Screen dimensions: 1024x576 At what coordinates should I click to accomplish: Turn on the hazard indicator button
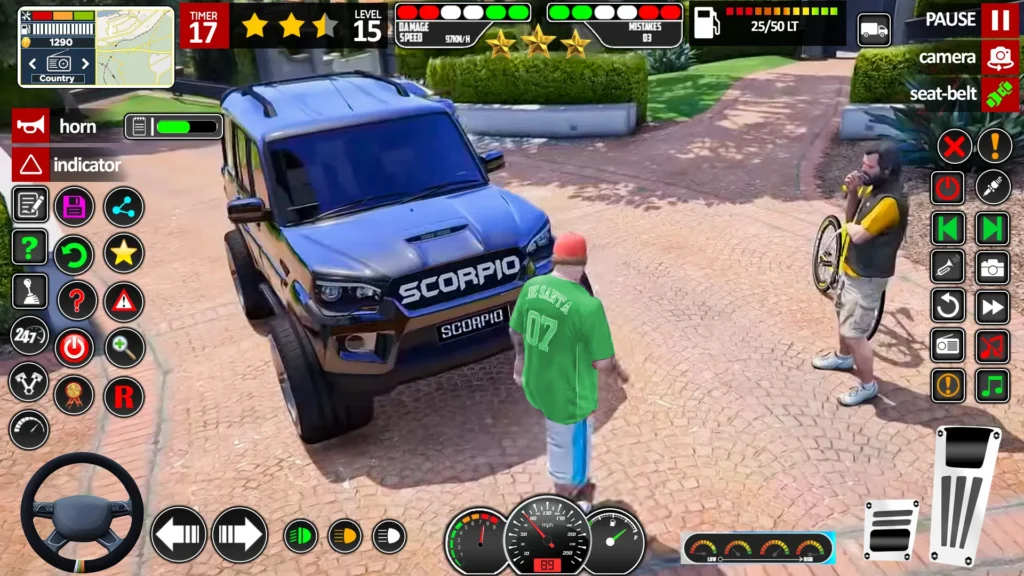pos(30,164)
